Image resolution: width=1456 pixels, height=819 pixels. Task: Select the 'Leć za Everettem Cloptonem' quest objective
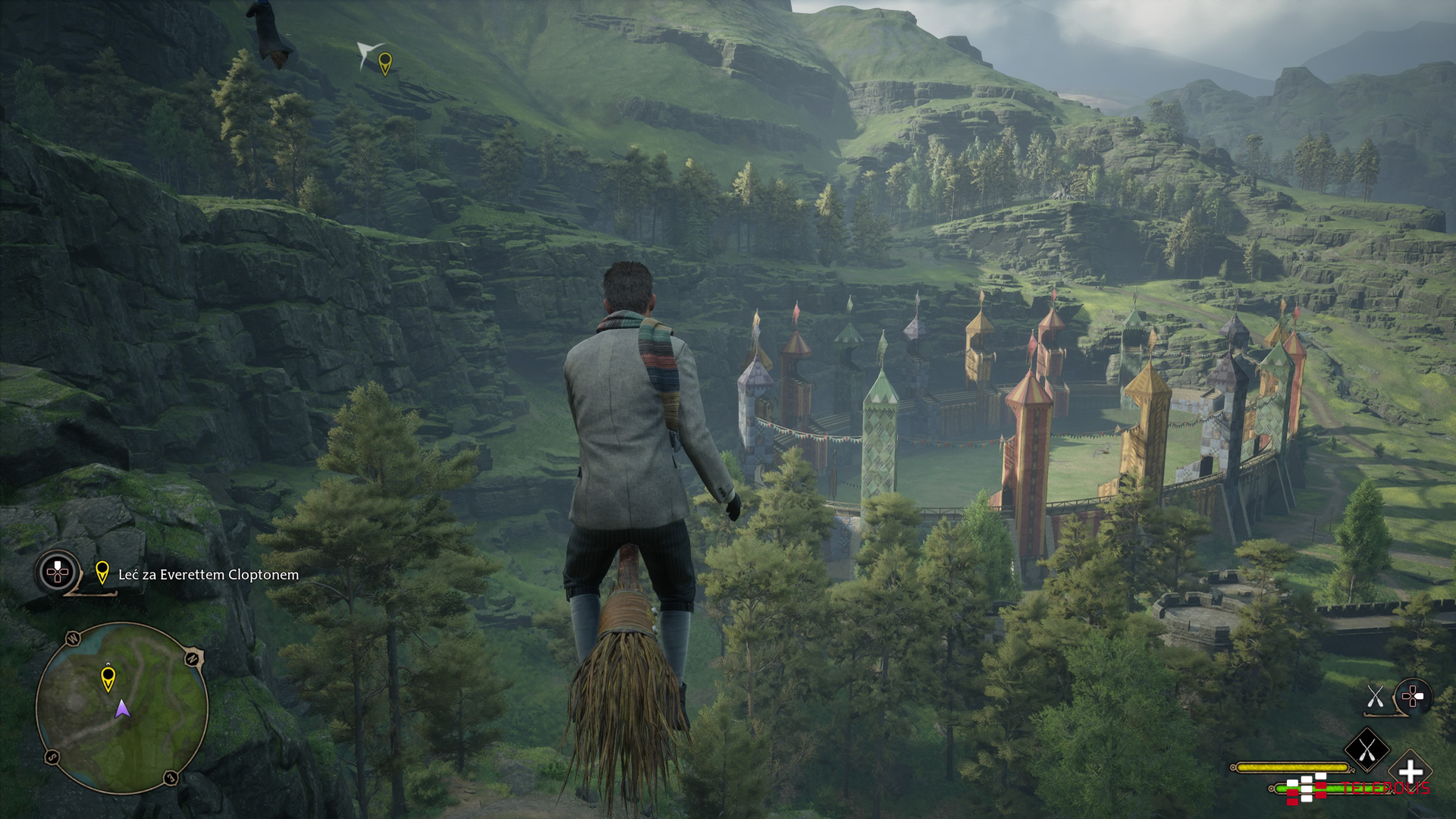point(208,575)
